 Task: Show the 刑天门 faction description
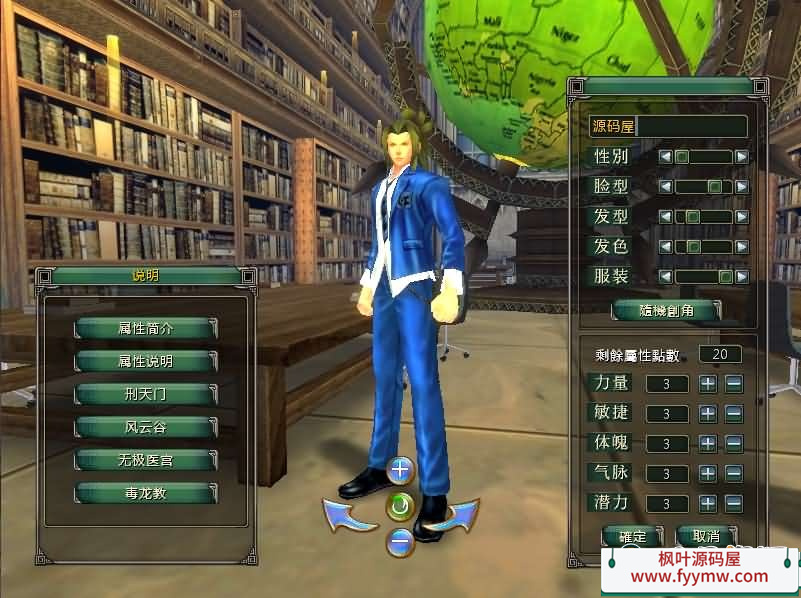click(x=146, y=394)
